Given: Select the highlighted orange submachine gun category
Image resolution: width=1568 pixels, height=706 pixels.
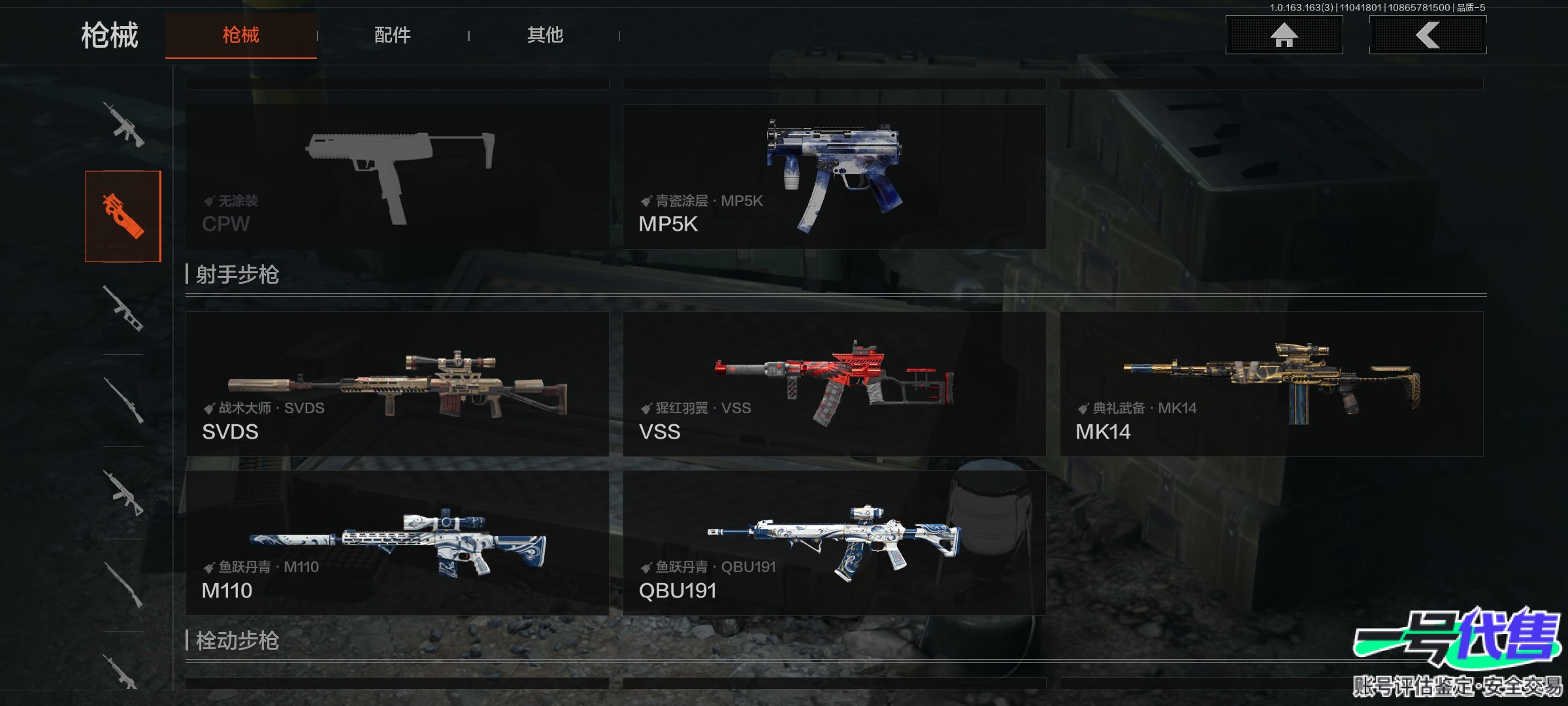Looking at the screenshot, I should [x=123, y=216].
